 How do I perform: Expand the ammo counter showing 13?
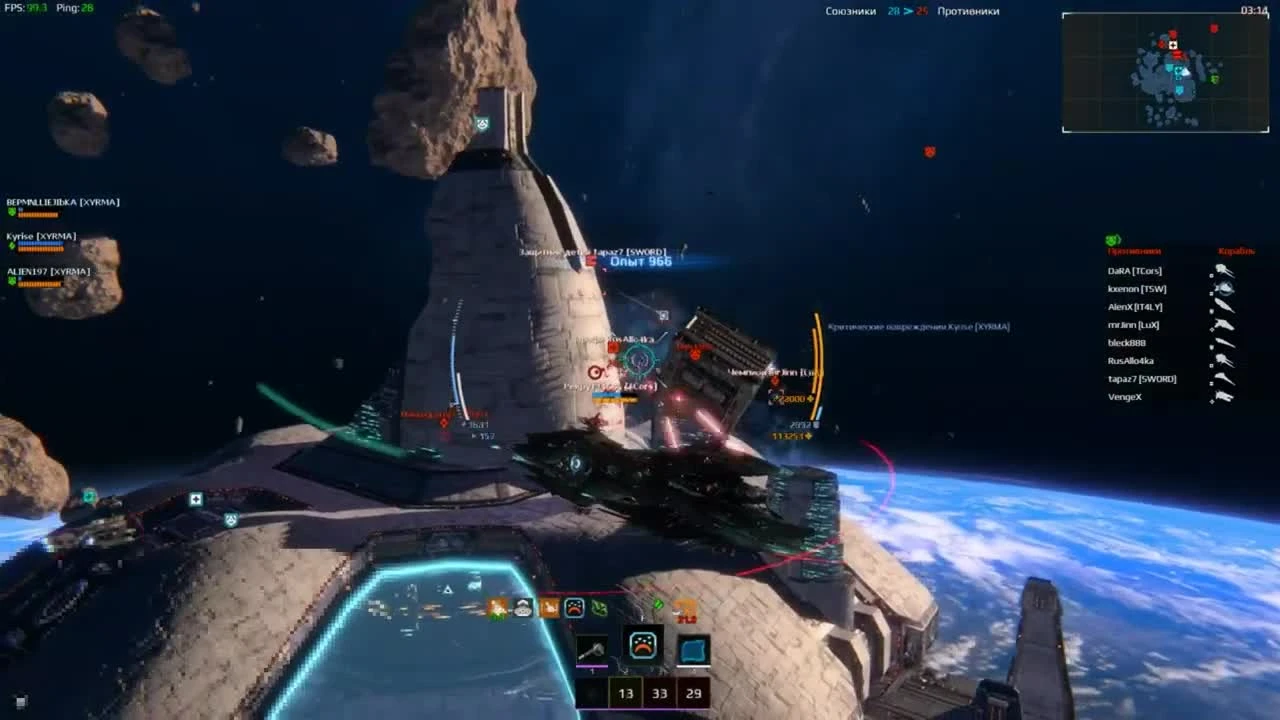626,692
